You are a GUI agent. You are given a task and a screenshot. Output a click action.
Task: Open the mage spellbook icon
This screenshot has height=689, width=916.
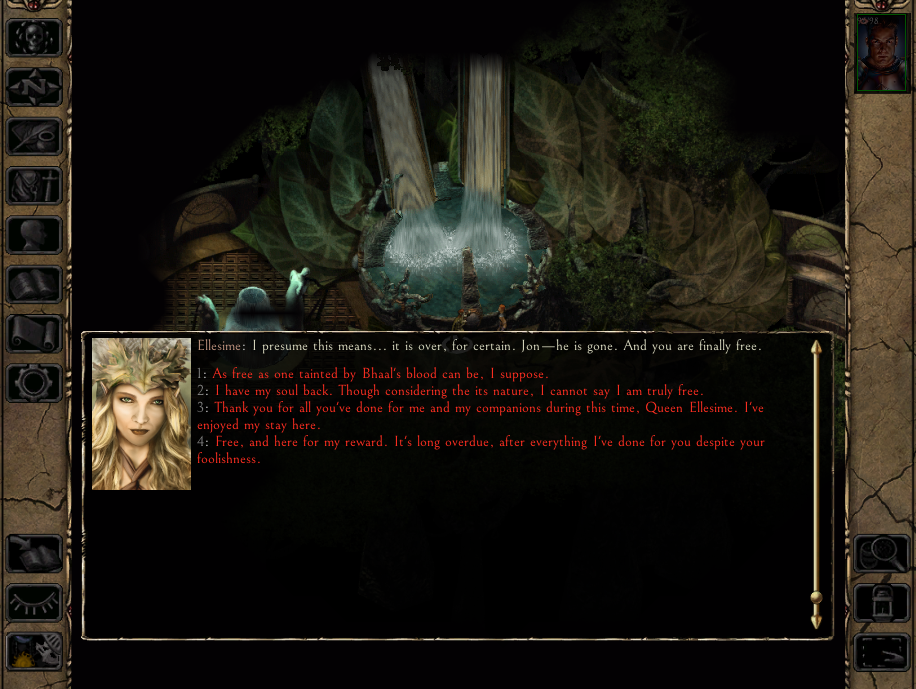(x=34, y=285)
